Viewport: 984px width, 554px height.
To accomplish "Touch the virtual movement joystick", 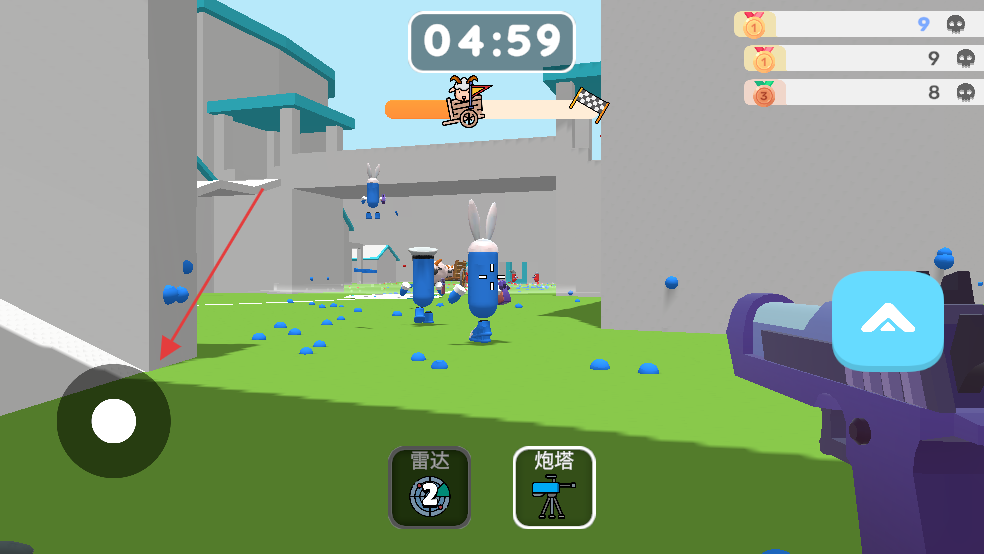I will click(x=114, y=421).
